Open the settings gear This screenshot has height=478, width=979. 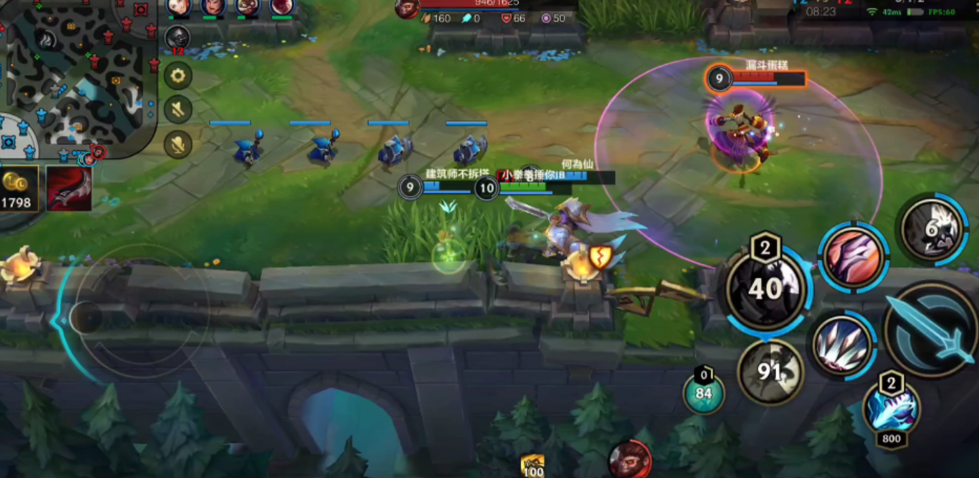pos(178,75)
